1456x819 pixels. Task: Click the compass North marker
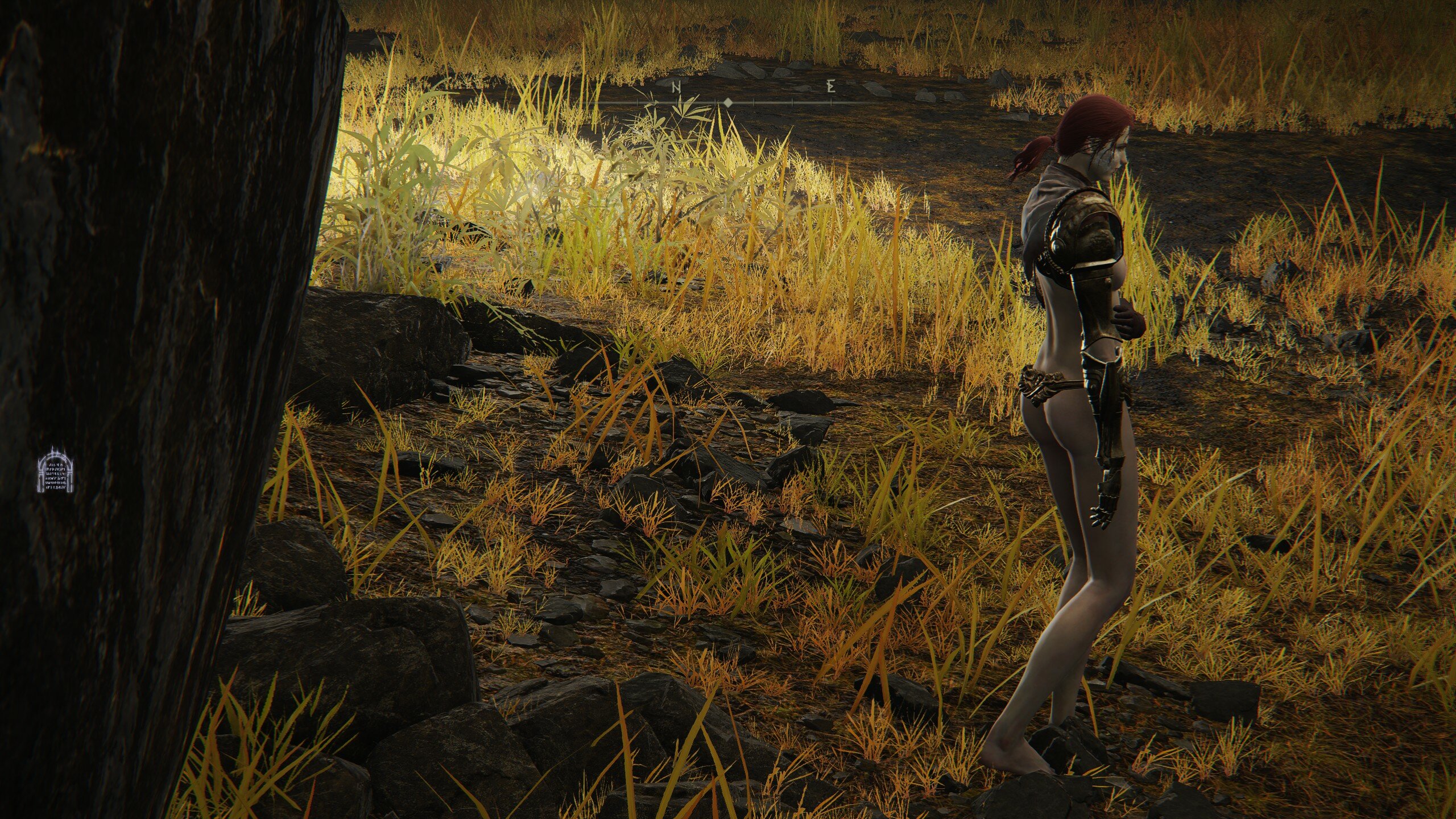pyautogui.click(x=677, y=88)
